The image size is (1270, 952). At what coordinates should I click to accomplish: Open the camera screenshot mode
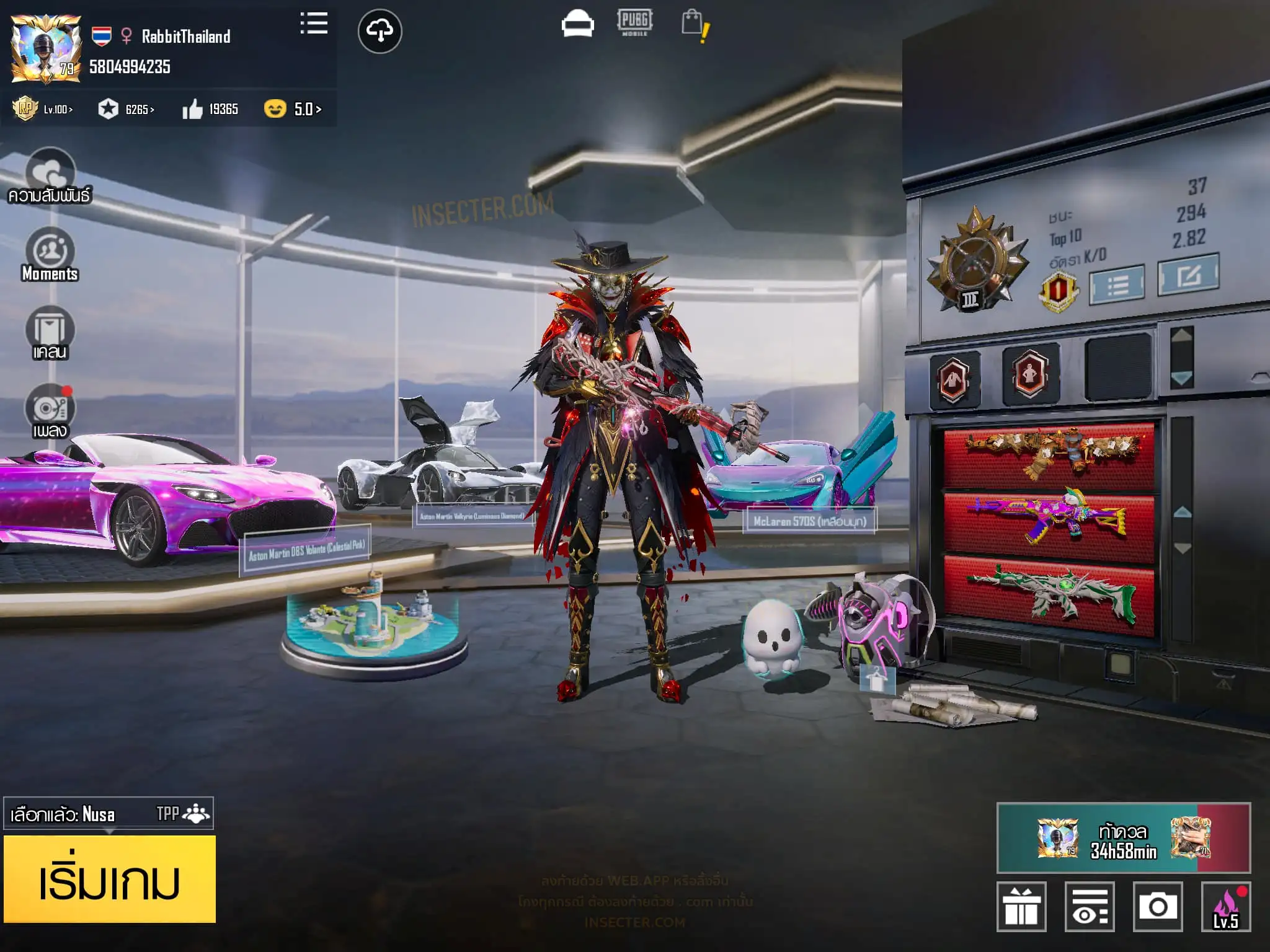(x=1157, y=906)
